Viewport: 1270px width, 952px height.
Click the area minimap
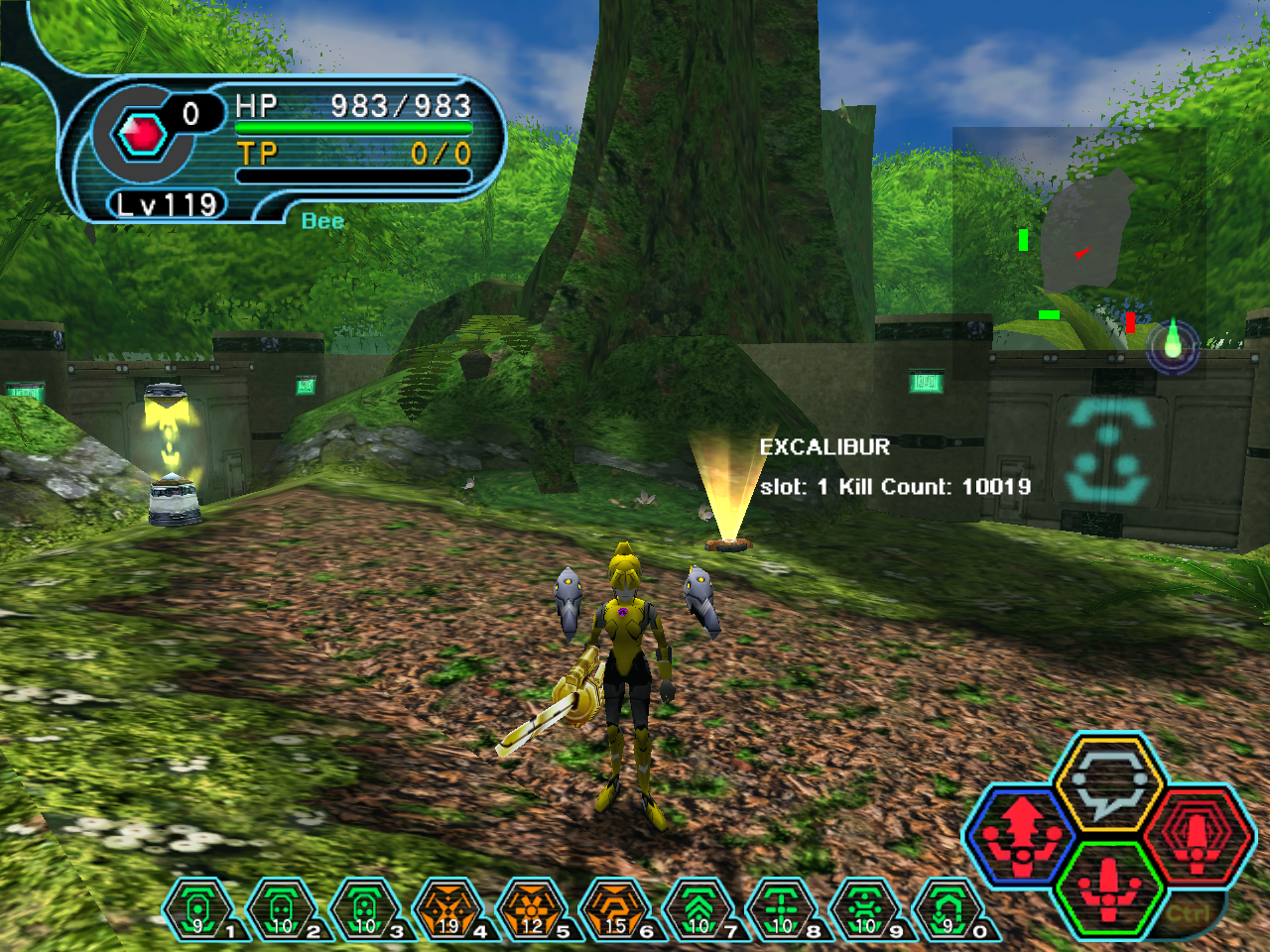tap(1079, 250)
